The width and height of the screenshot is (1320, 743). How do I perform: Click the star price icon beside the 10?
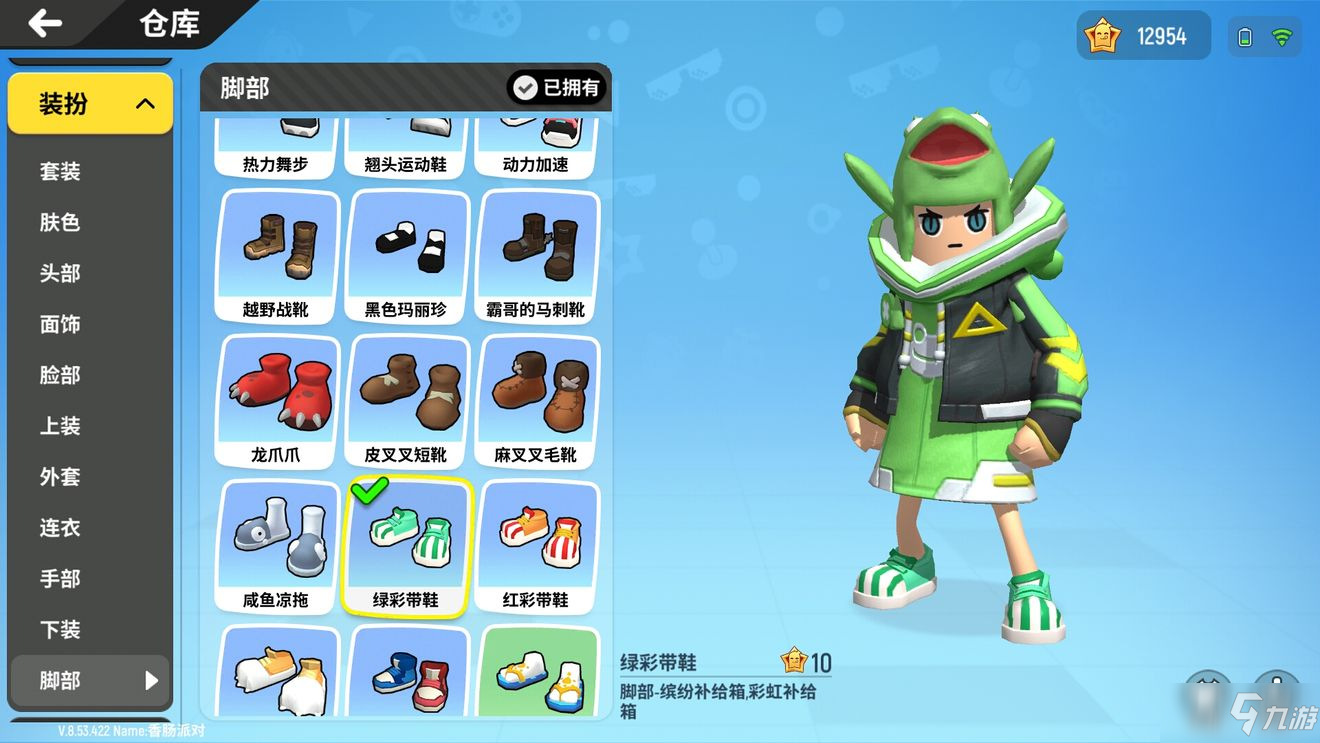click(x=794, y=661)
